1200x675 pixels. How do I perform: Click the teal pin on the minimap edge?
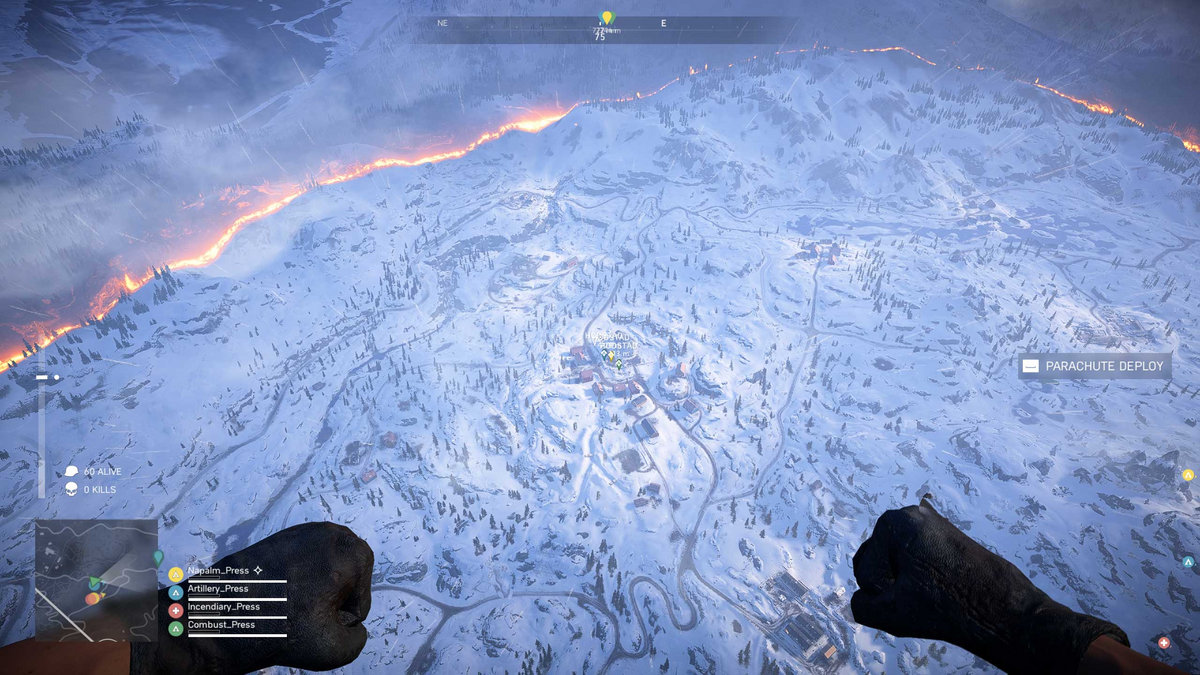pos(158,556)
